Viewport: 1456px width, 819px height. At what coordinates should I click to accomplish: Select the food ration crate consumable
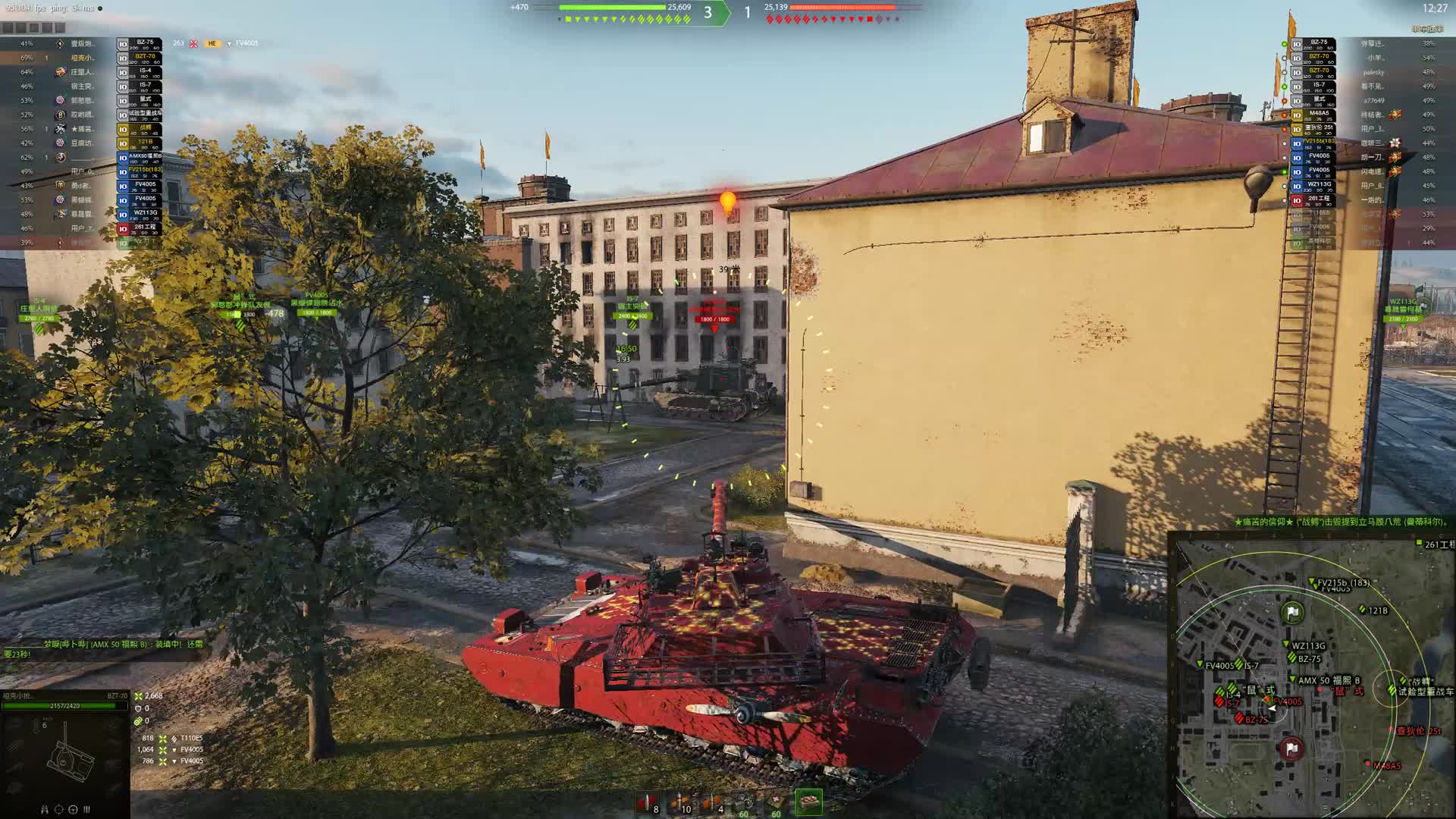click(808, 802)
